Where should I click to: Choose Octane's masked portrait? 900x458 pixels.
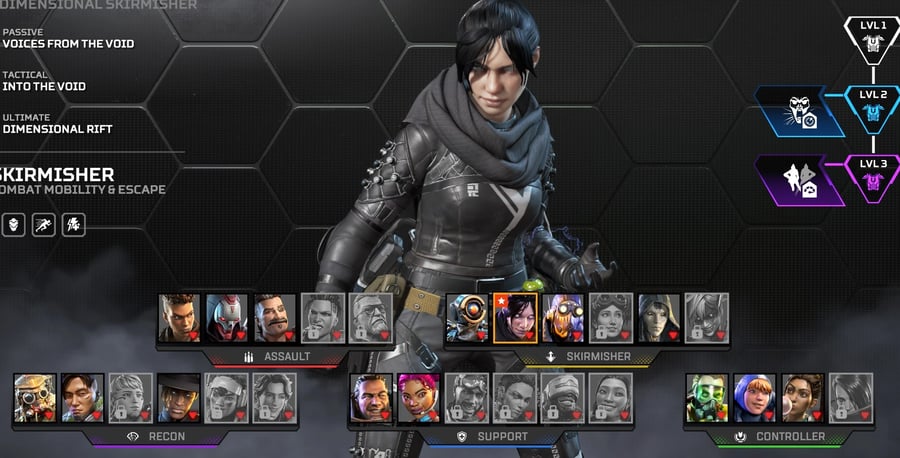pos(563,318)
